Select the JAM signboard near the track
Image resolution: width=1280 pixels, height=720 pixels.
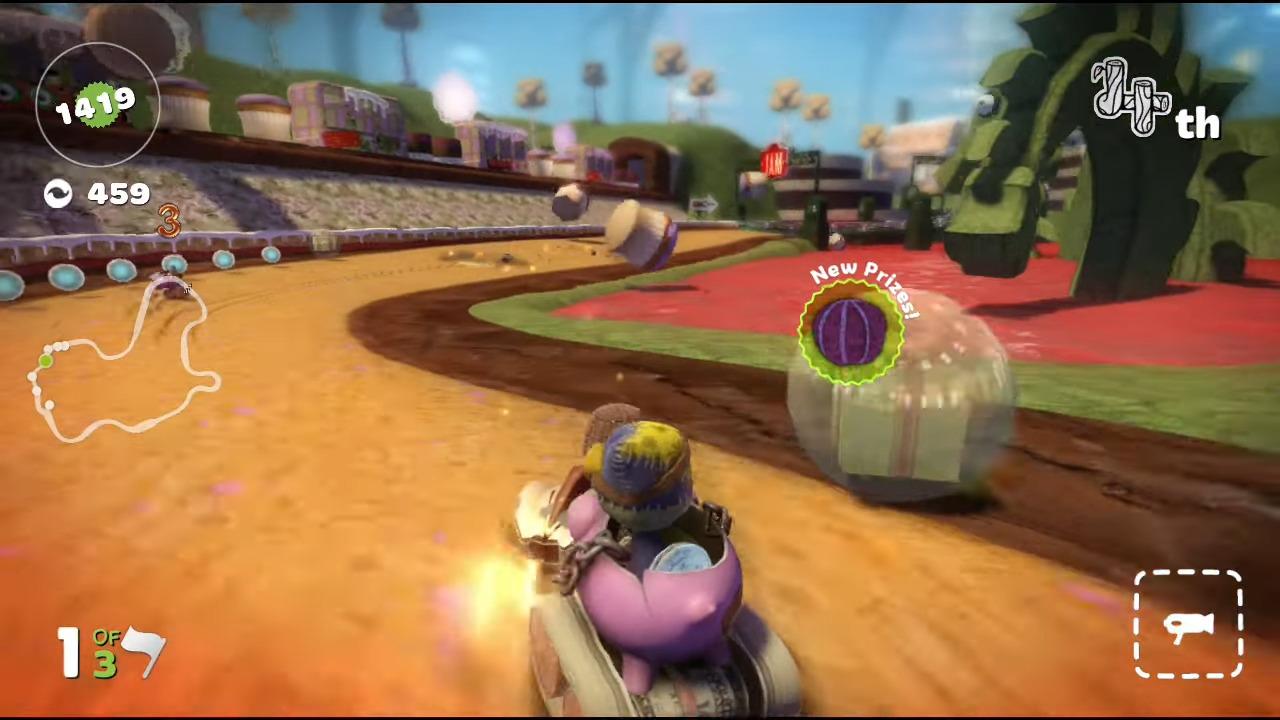click(x=775, y=161)
